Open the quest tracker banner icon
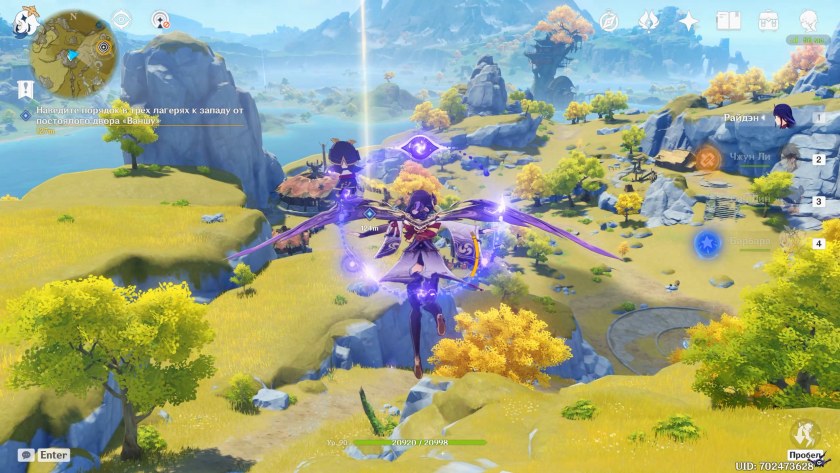 tap(22, 88)
